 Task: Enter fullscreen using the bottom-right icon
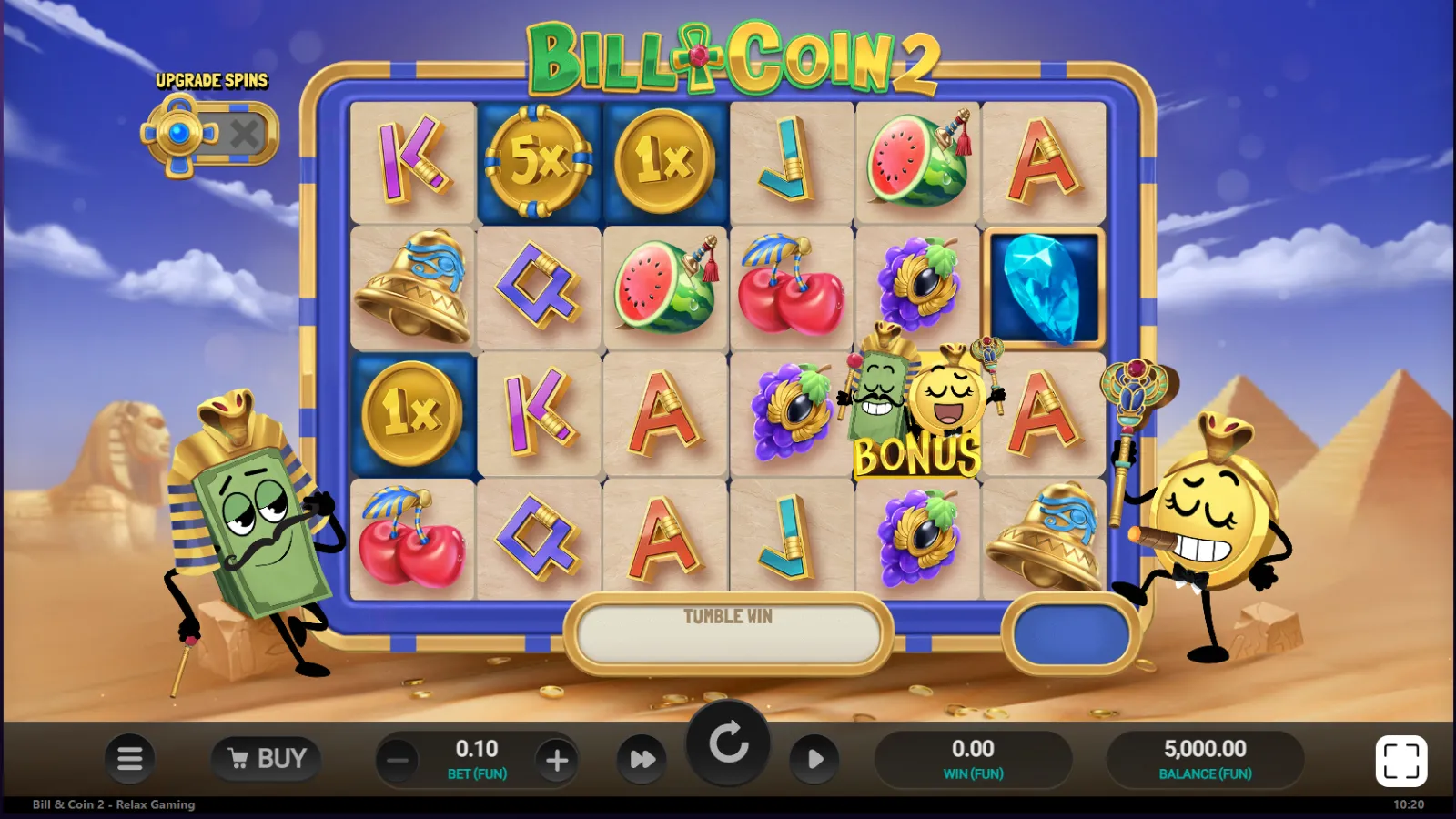pyautogui.click(x=1400, y=759)
